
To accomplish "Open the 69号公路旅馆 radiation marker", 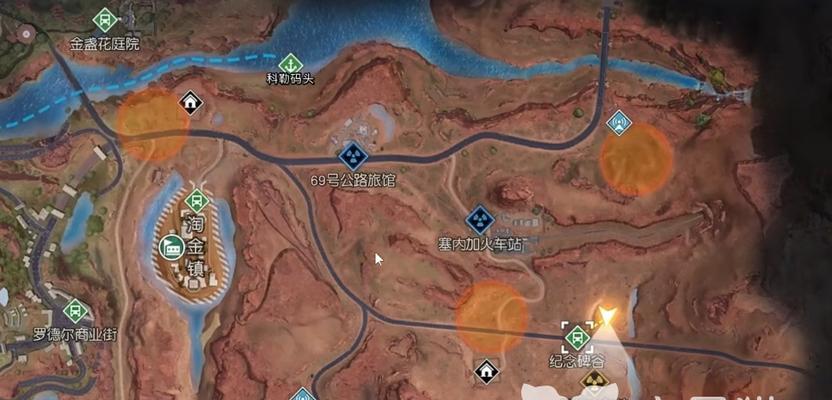I will (352, 155).
